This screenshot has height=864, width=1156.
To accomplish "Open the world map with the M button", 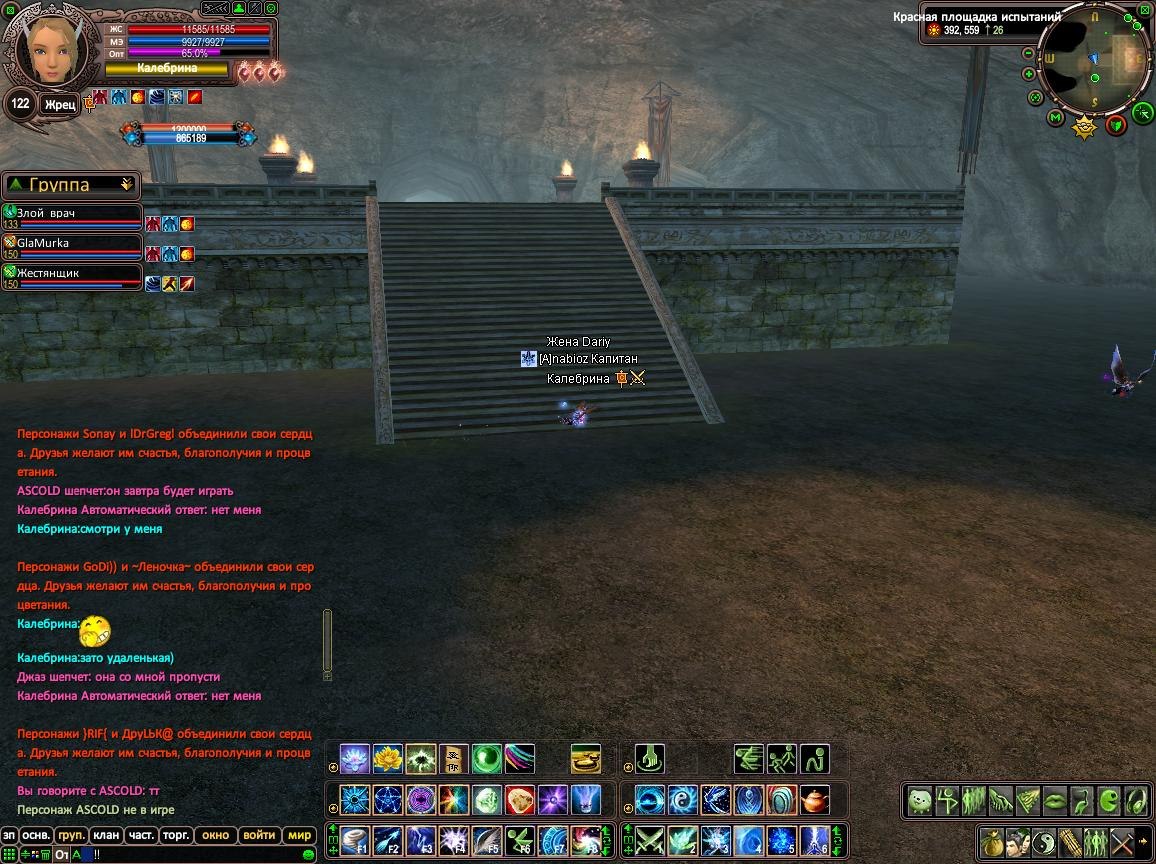I will [x=1055, y=118].
